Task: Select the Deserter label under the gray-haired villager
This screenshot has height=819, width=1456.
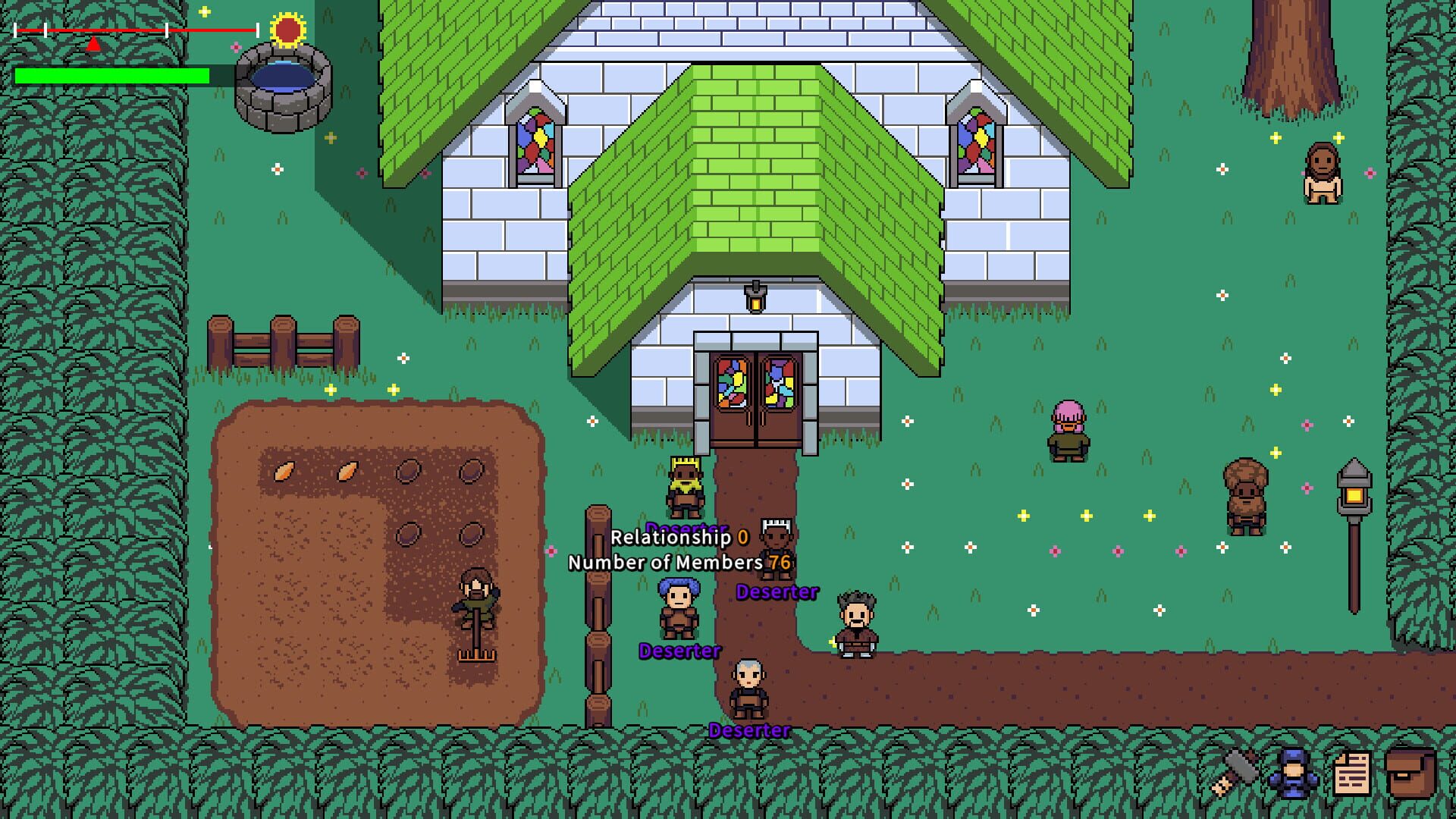Action: [x=748, y=731]
